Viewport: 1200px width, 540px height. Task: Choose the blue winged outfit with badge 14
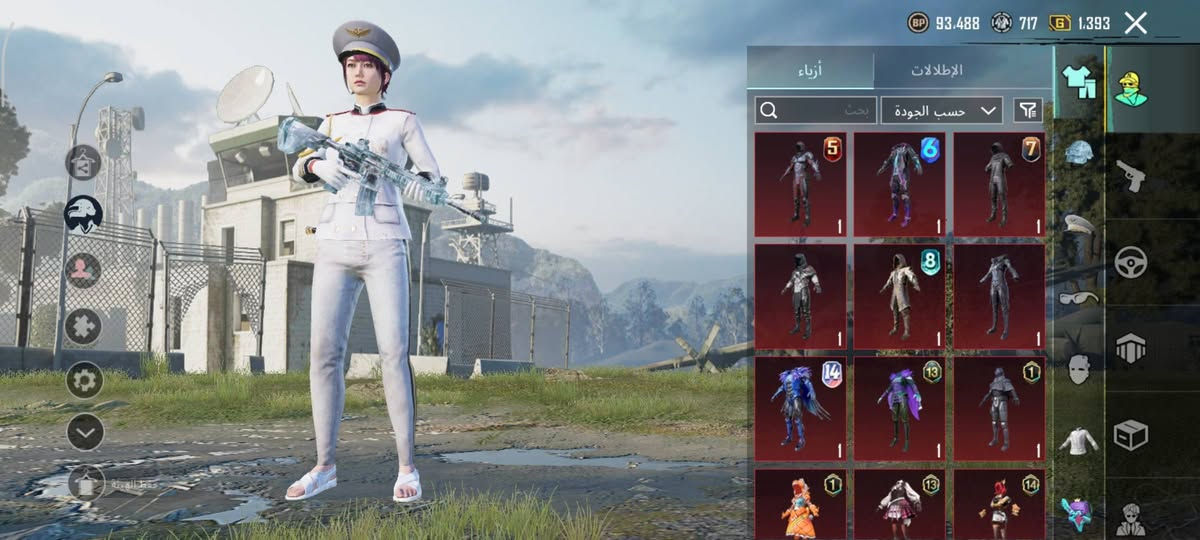pyautogui.click(x=800, y=408)
